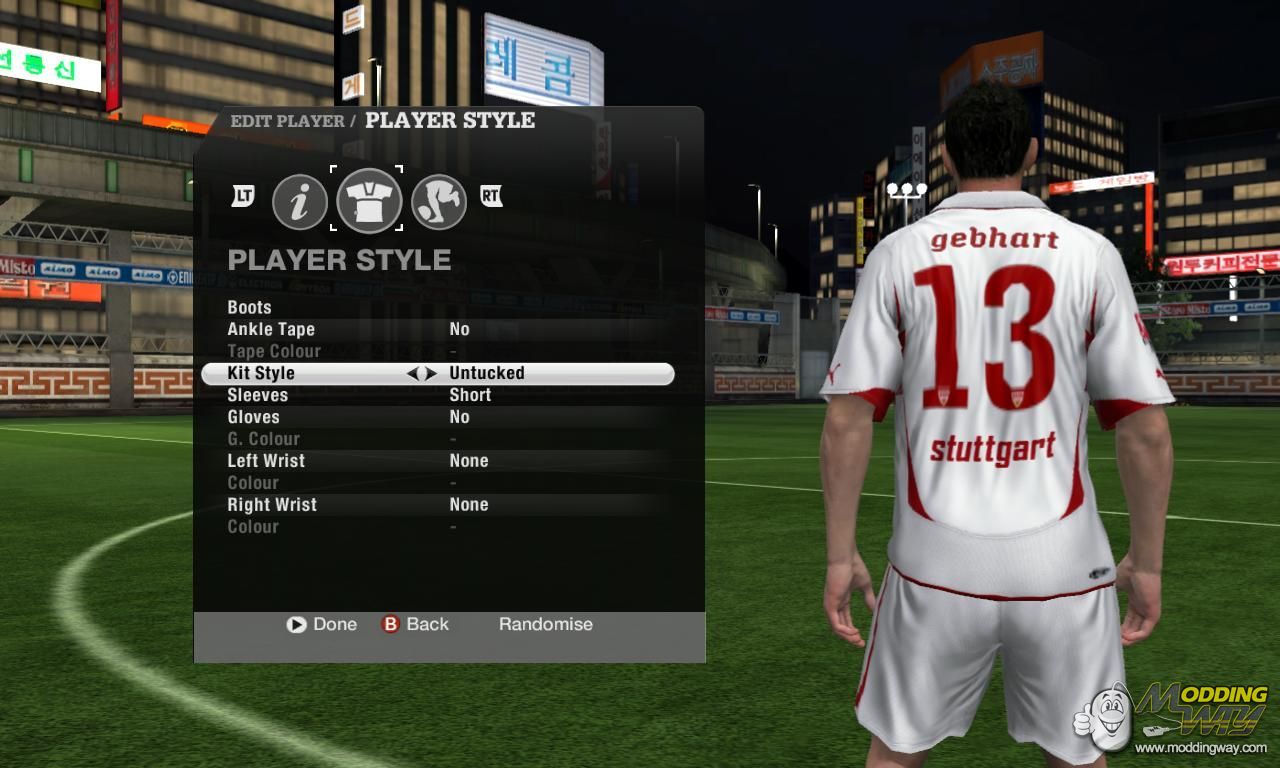Screen dimensions: 1280x768
Task: Confirm changes with Done
Action: (x=322, y=624)
